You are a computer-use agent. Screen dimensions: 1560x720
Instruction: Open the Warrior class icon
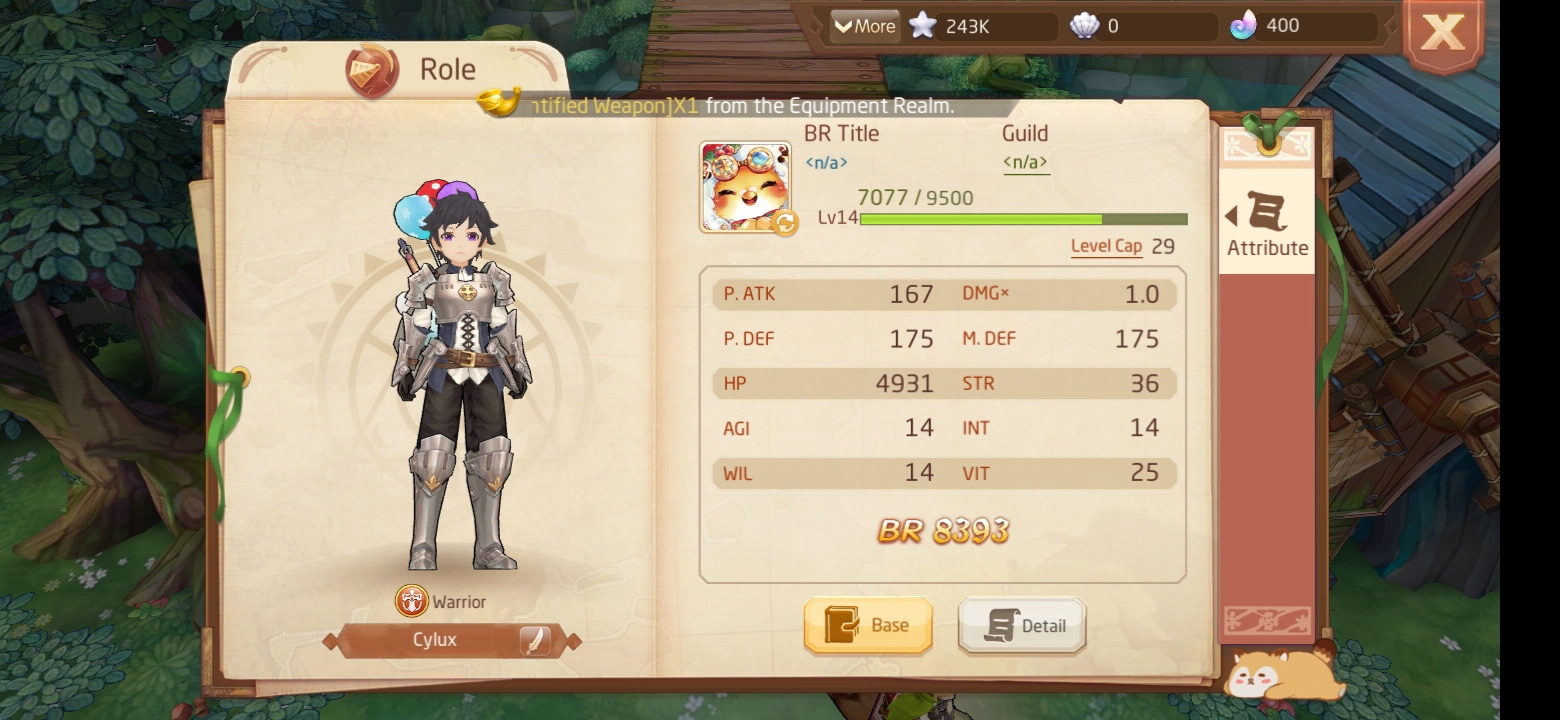click(412, 601)
